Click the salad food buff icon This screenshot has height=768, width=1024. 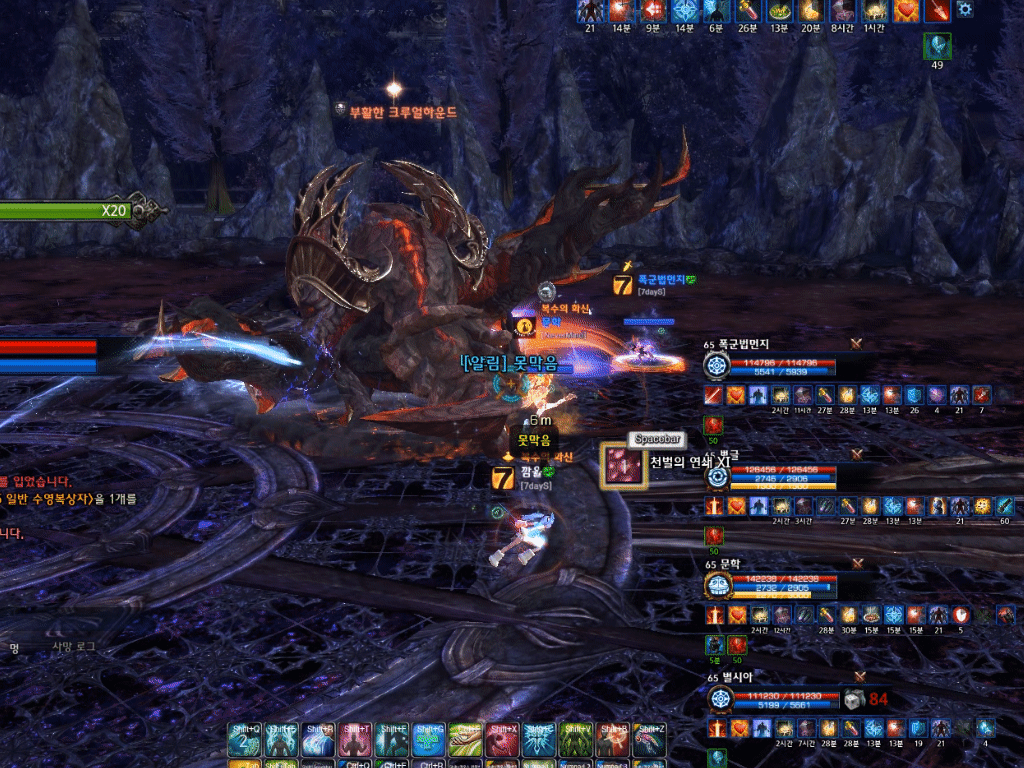[782, 10]
